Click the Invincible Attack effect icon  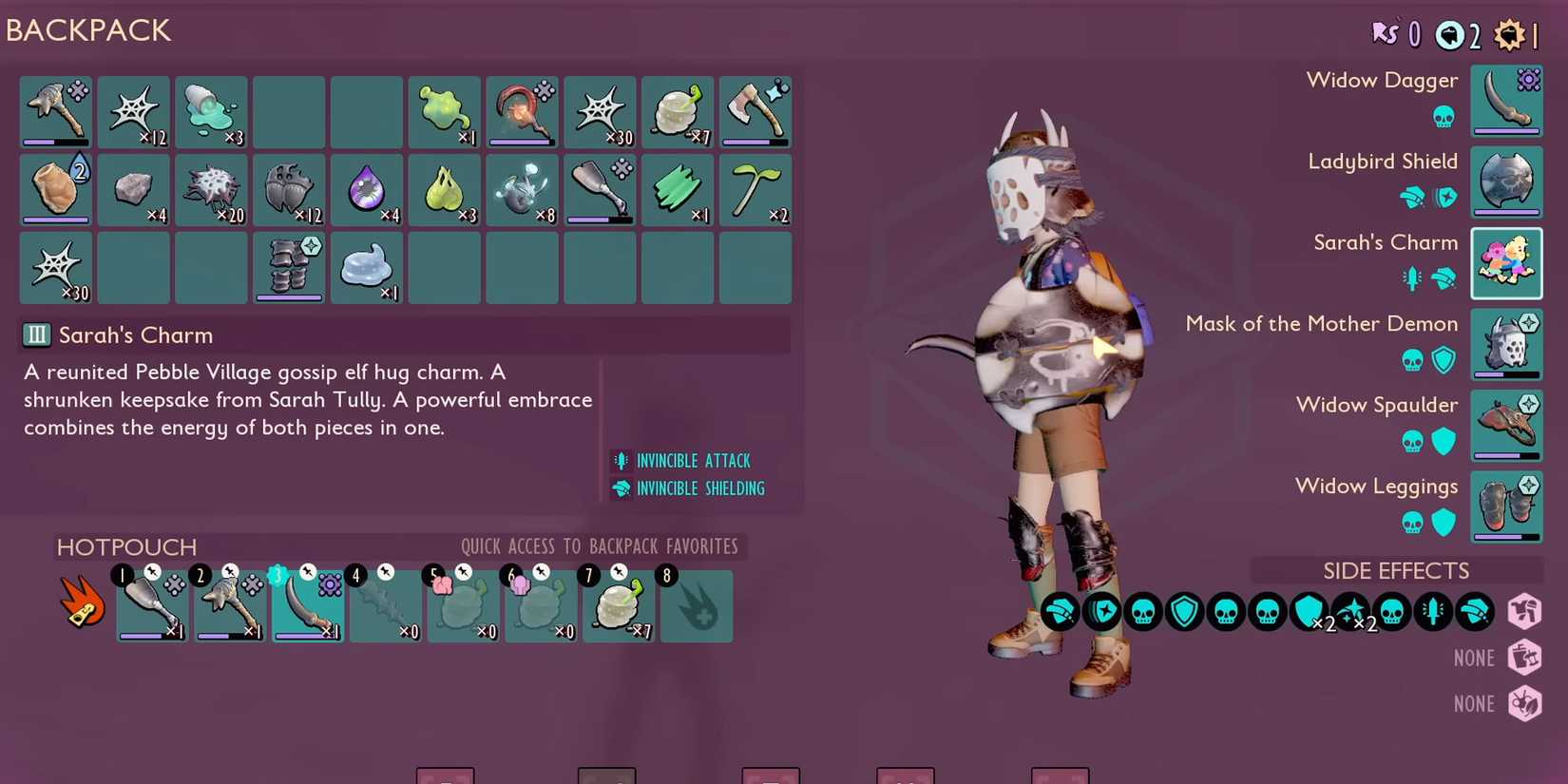621,461
